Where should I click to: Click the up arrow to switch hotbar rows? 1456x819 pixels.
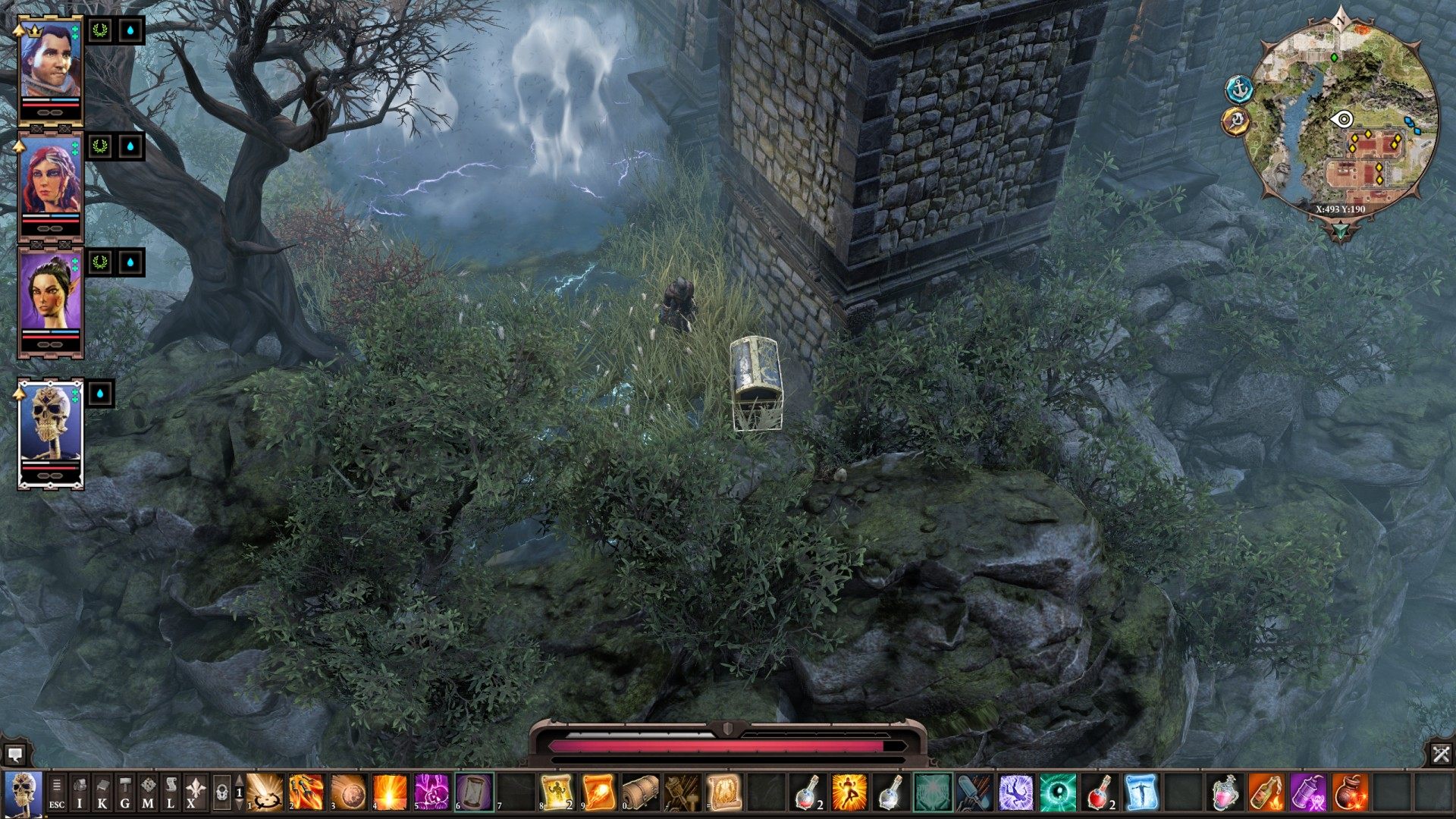tap(239, 781)
